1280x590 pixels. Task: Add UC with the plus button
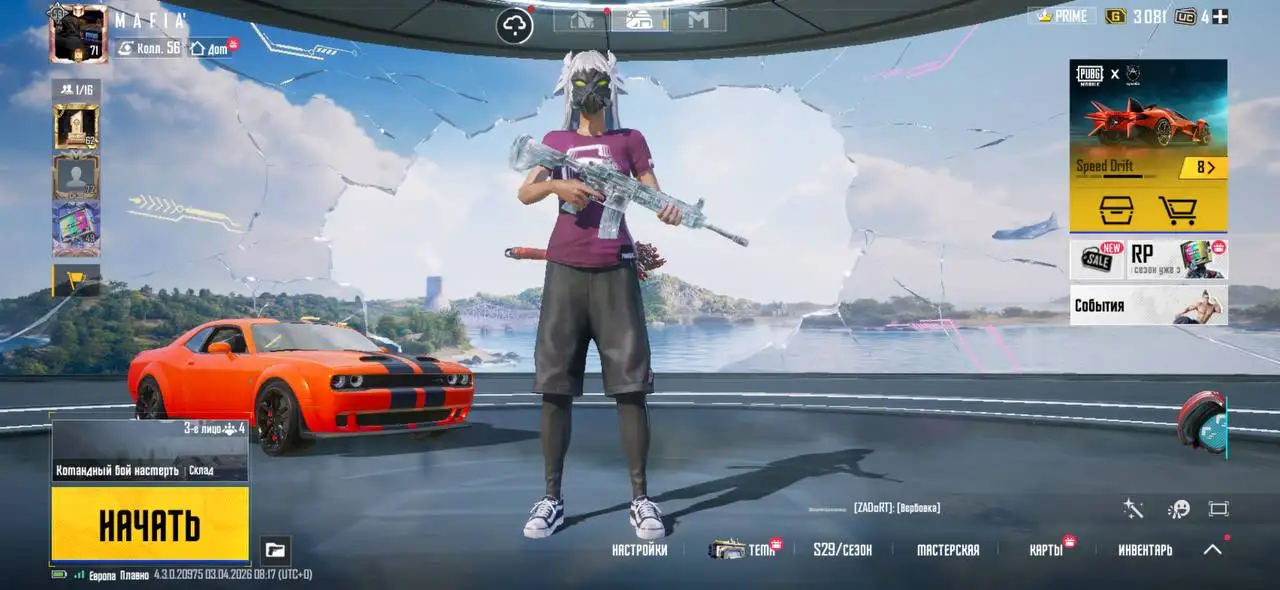pos(1220,16)
